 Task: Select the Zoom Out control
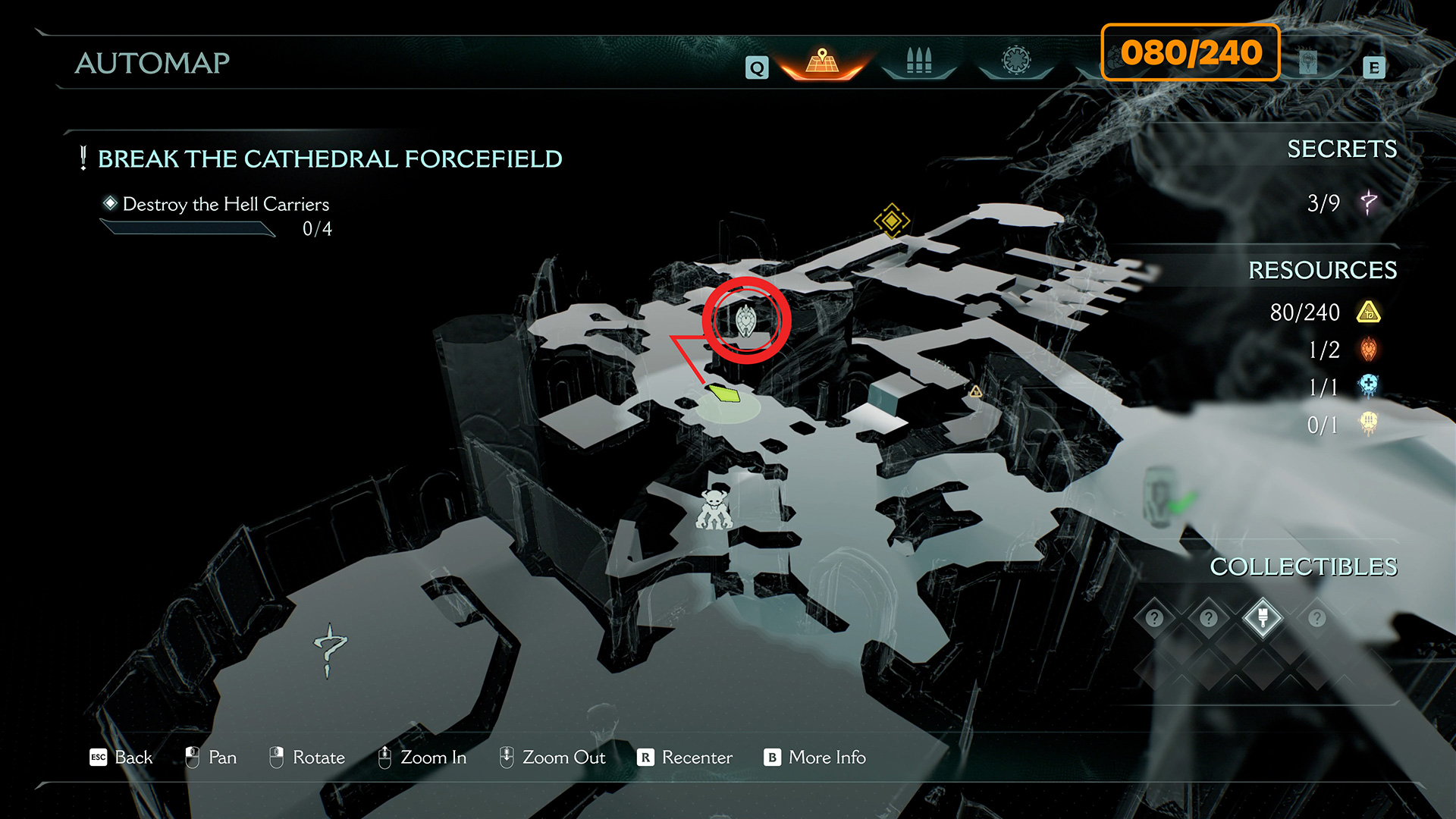(x=552, y=758)
